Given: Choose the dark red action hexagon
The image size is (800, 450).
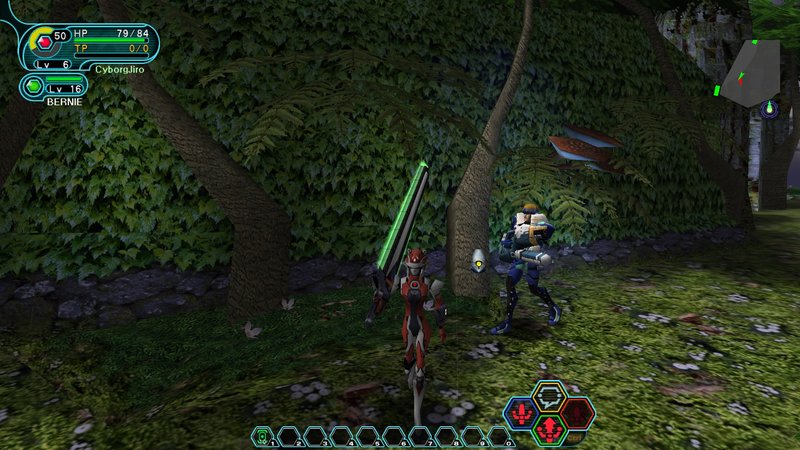Looking at the screenshot, I should 577,411.
